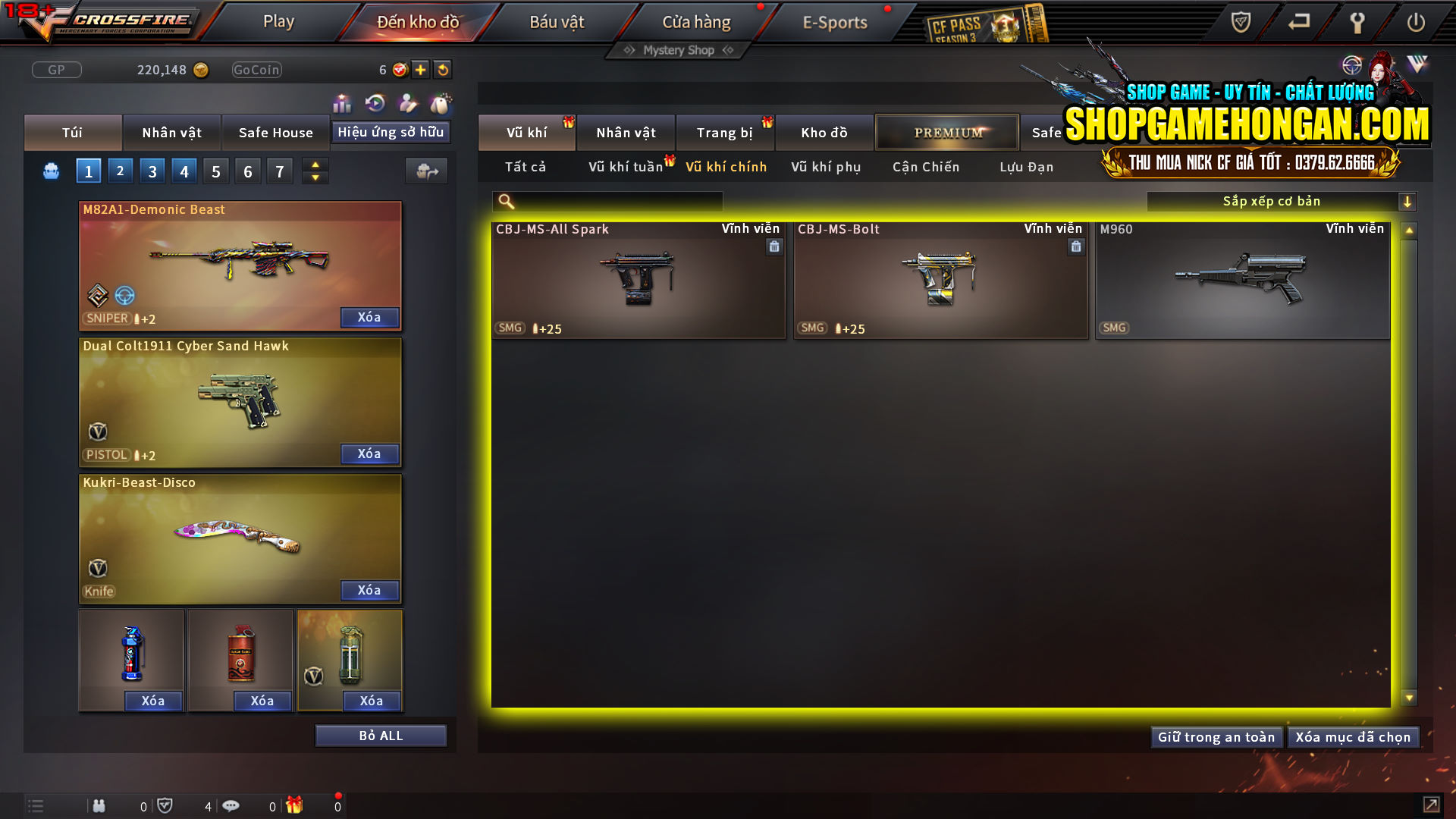Select inventory bag page 3
1456x819 pixels.
(152, 171)
